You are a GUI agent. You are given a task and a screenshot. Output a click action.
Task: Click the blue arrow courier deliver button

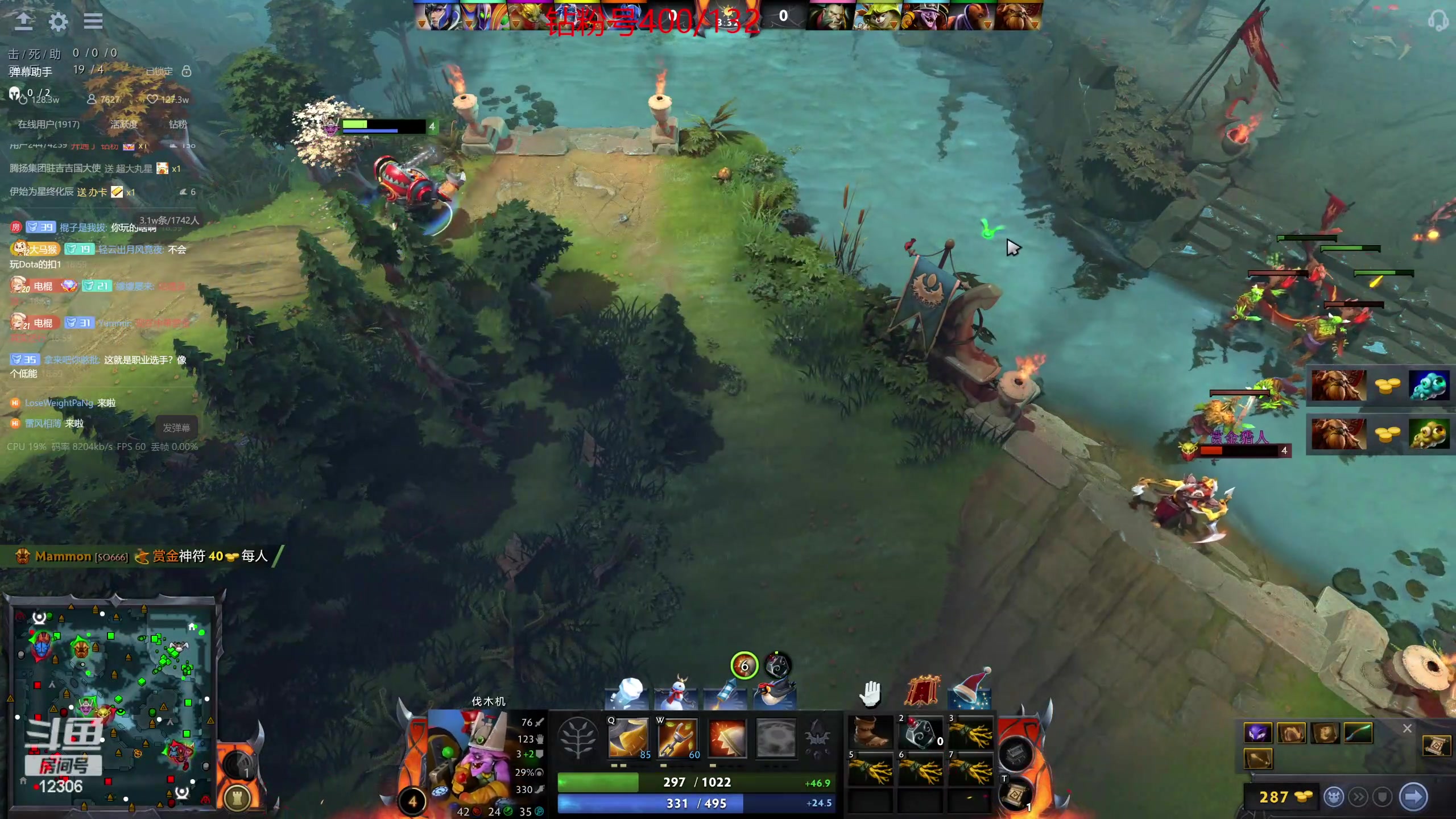tap(1413, 797)
